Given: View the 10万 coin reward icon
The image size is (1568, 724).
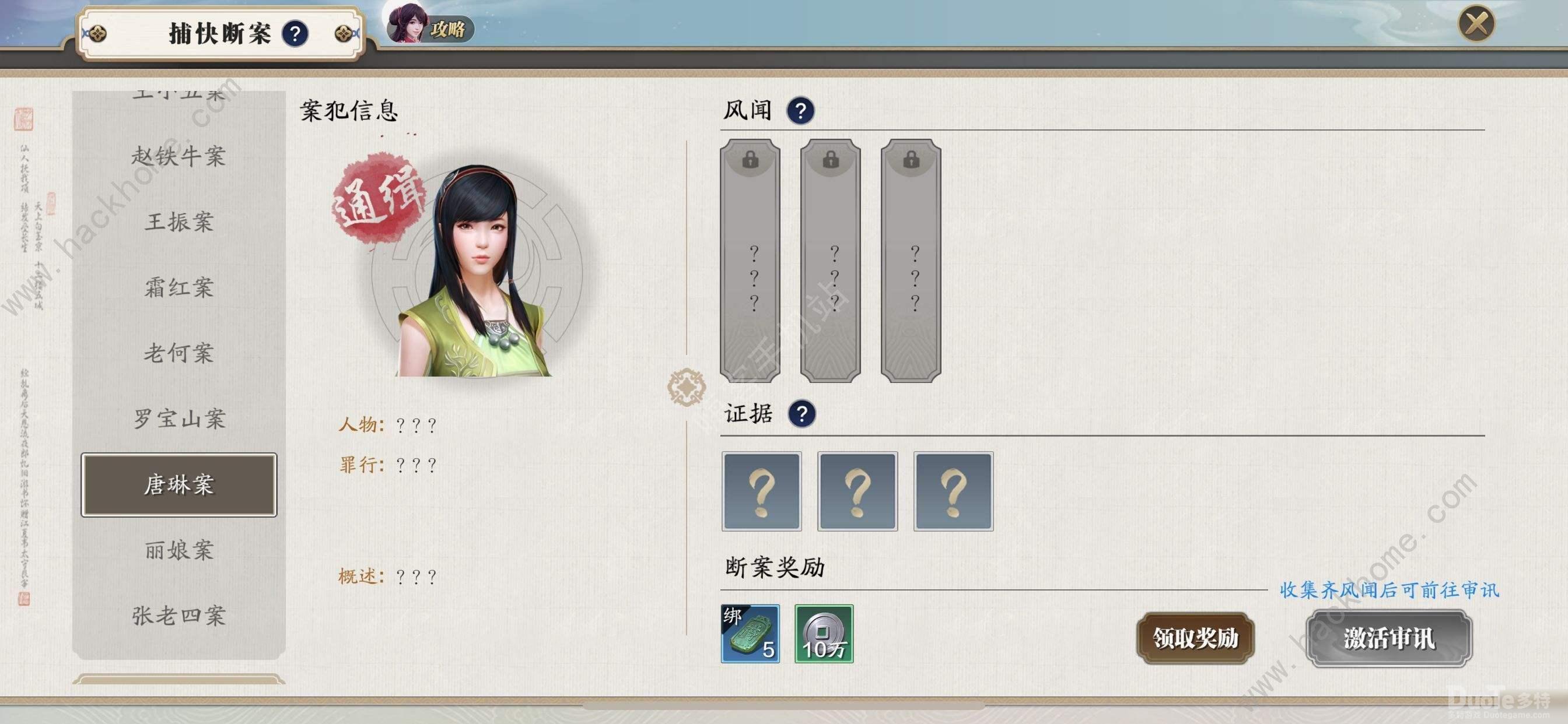Looking at the screenshot, I should point(825,635).
